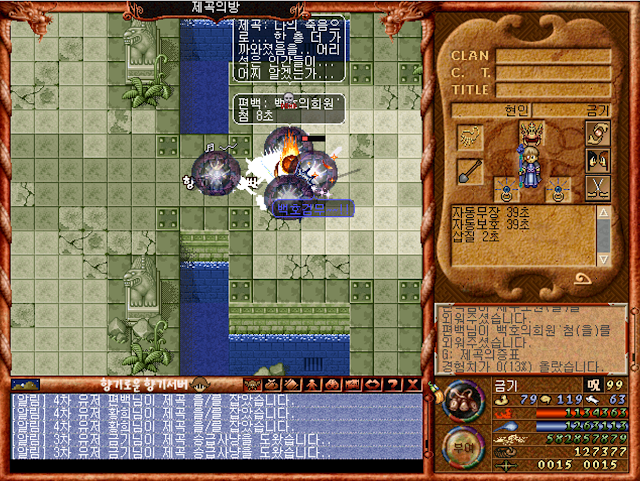Click the chat log message area
Image resolution: width=640 pixels, height=481 pixels.
(x=215, y=424)
